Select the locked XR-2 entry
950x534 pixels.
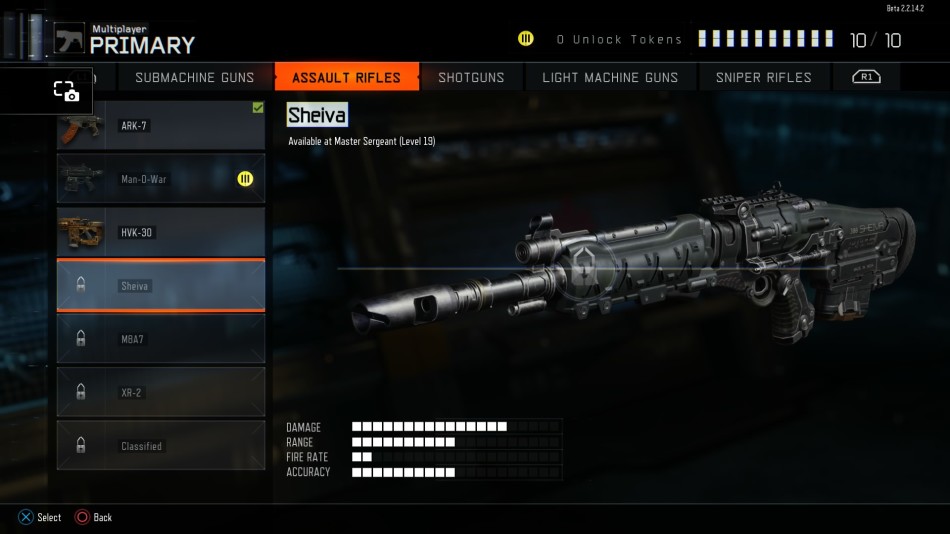click(161, 393)
